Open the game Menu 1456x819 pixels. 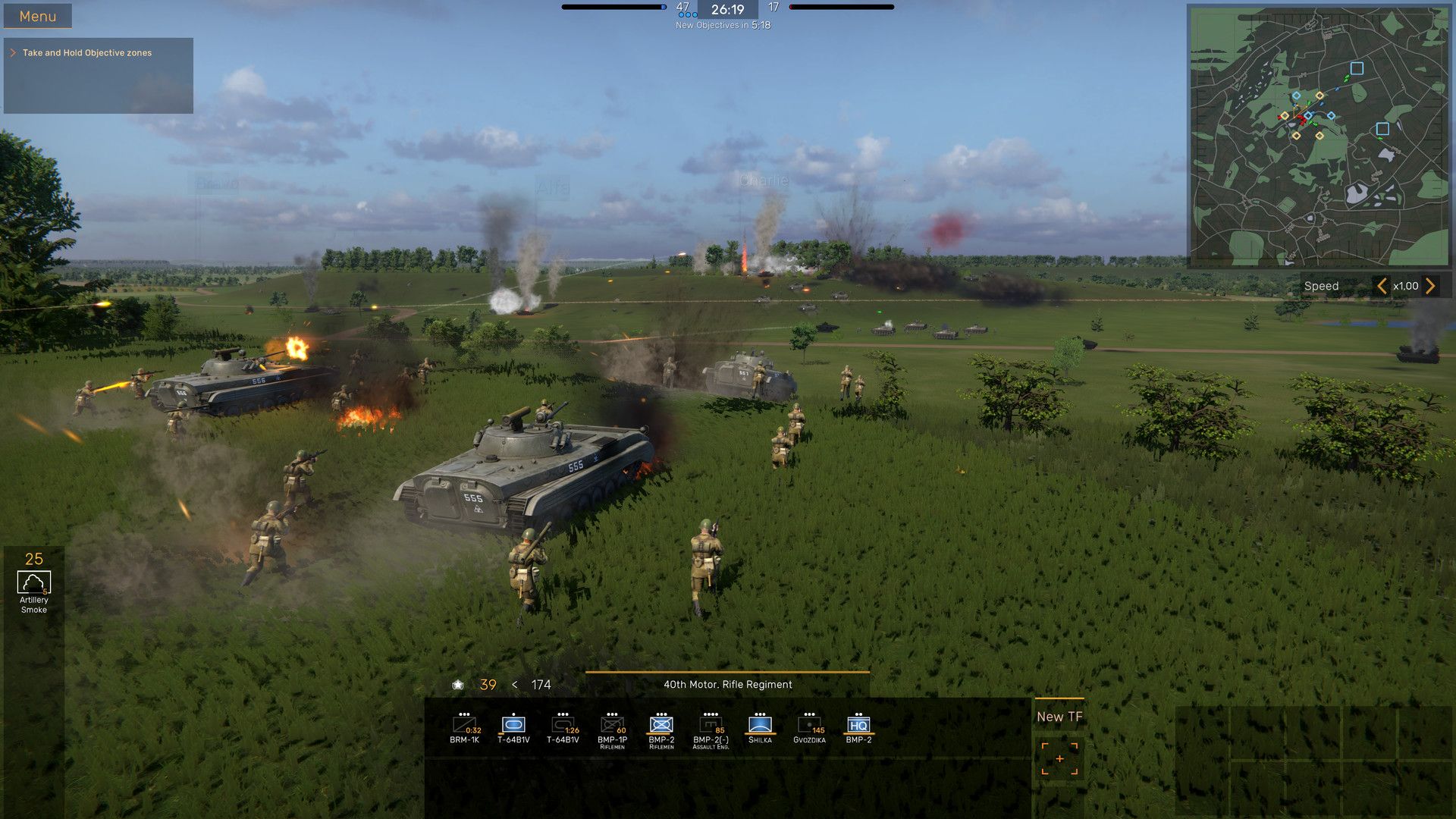click(37, 15)
